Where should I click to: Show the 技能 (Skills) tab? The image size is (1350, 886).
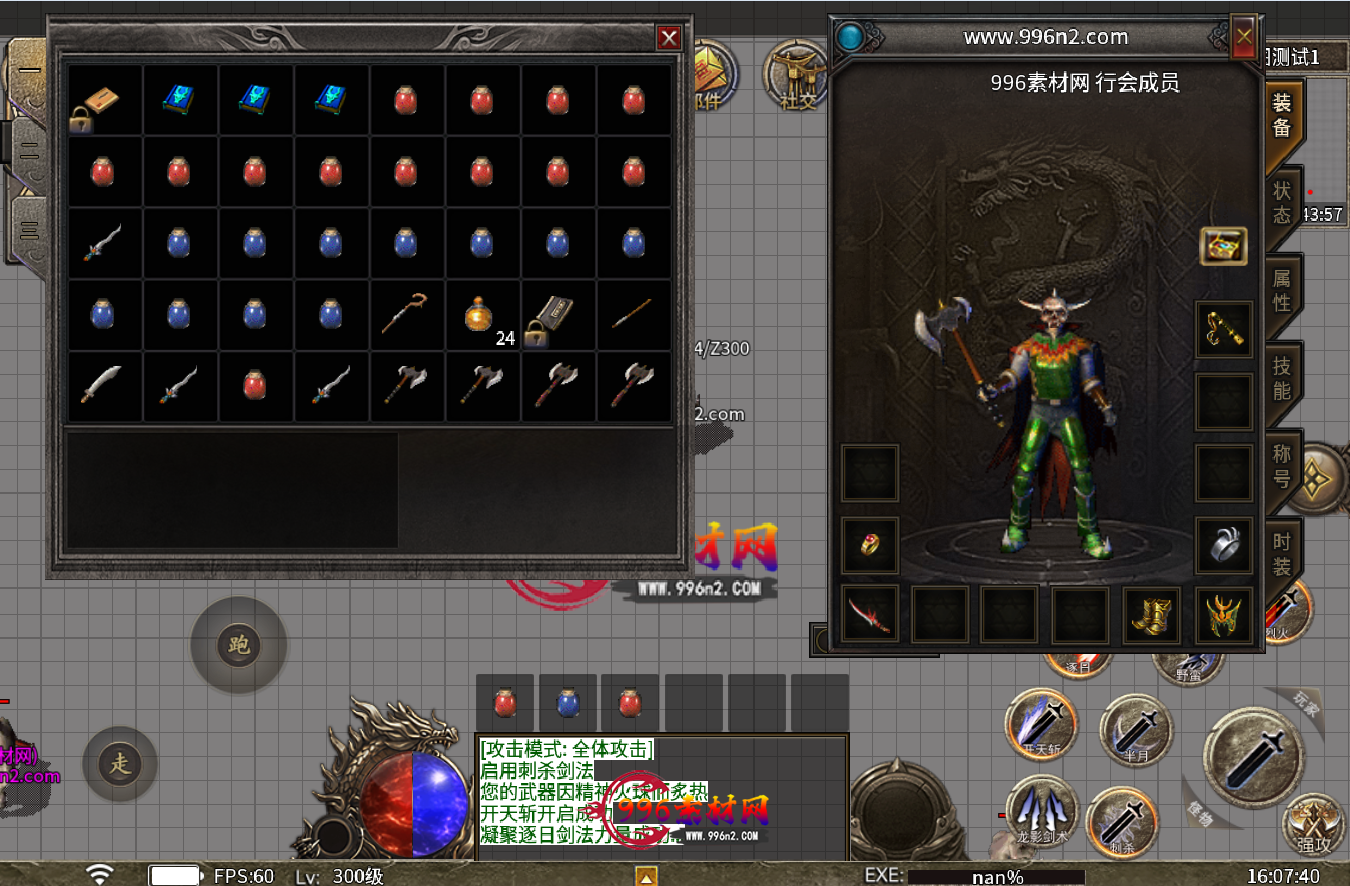[x=1281, y=378]
